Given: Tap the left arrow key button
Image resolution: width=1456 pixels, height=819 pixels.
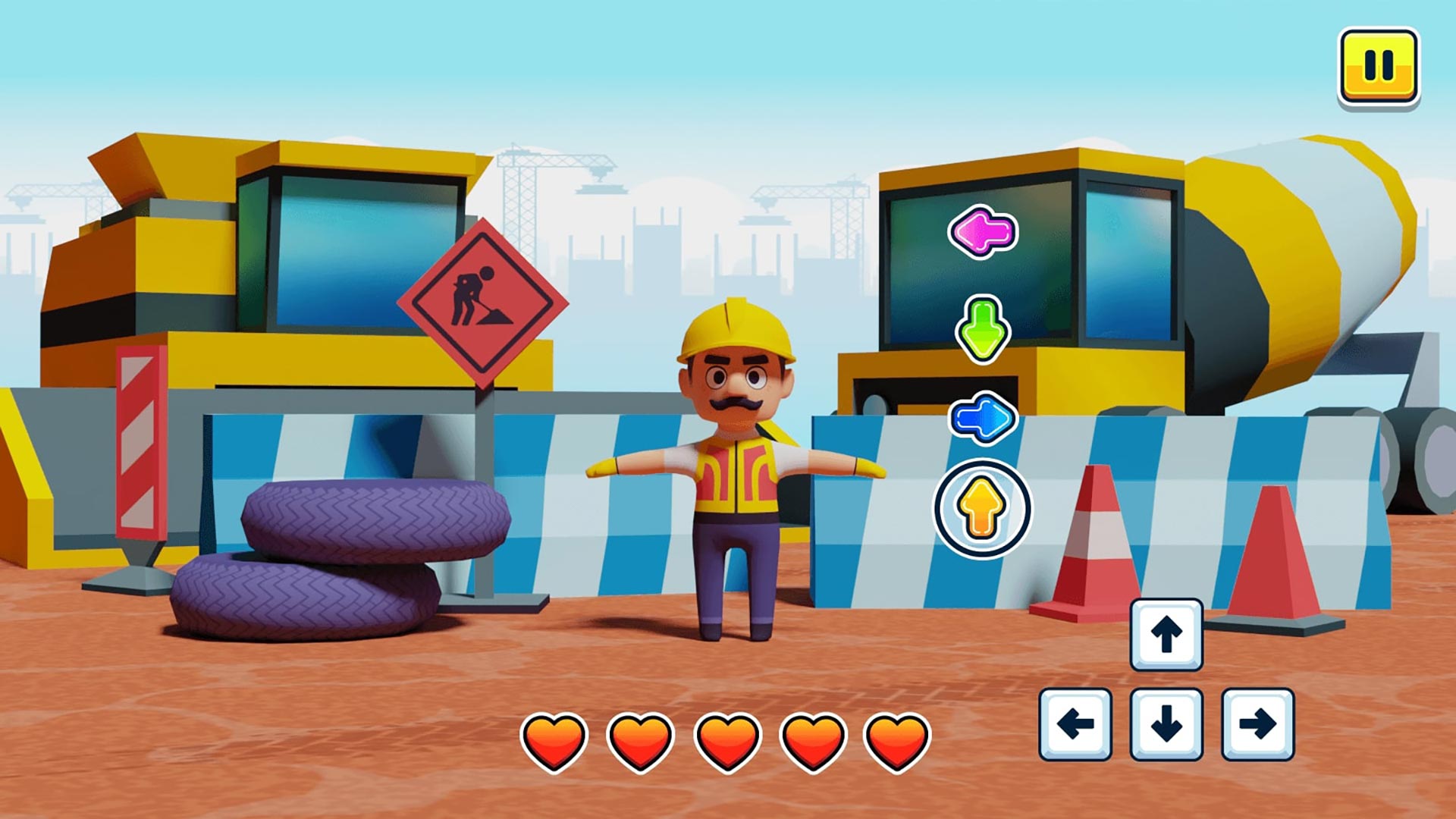Looking at the screenshot, I should point(1075,724).
